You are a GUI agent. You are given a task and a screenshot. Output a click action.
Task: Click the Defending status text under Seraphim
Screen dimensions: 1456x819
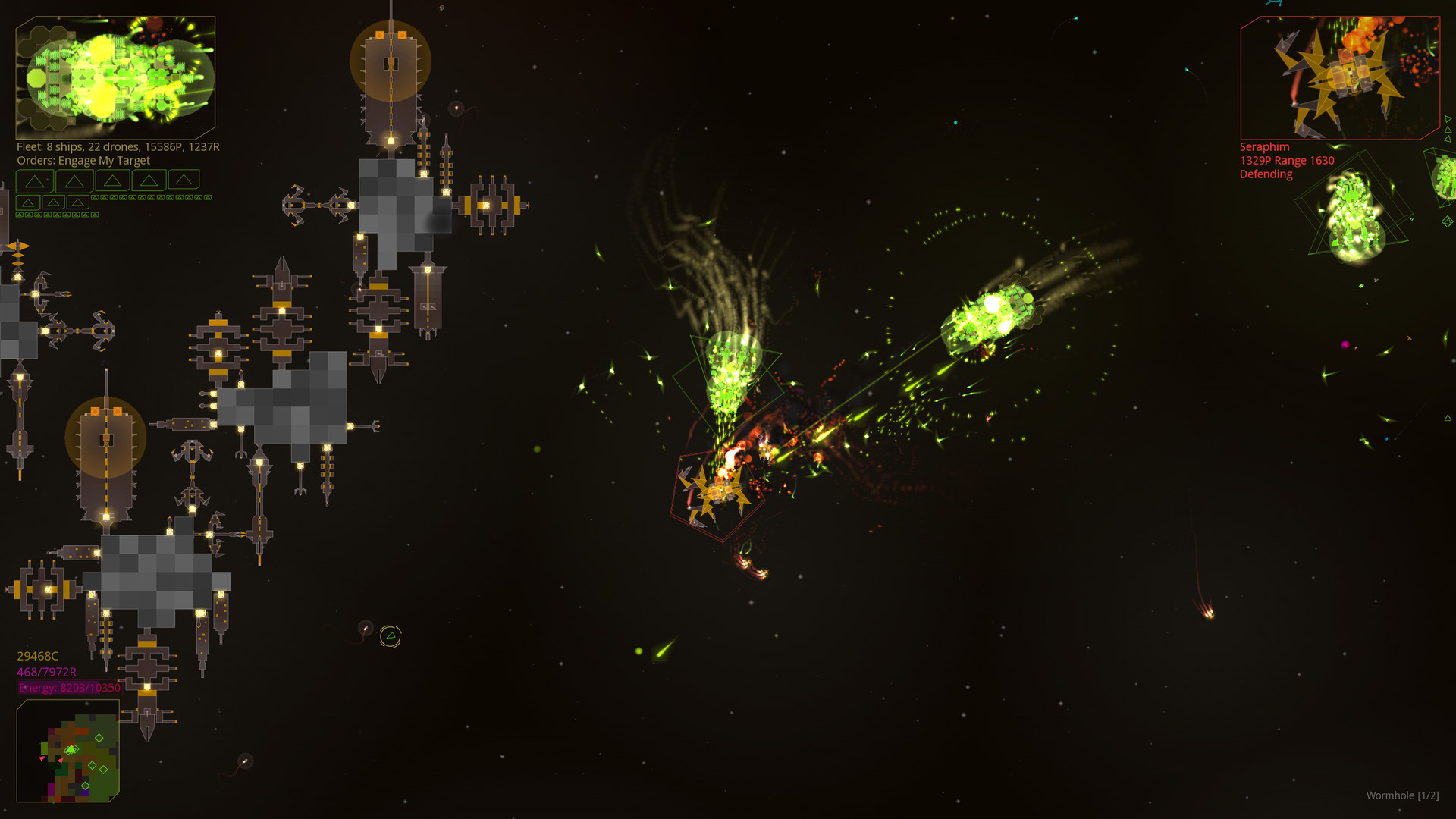click(1265, 174)
